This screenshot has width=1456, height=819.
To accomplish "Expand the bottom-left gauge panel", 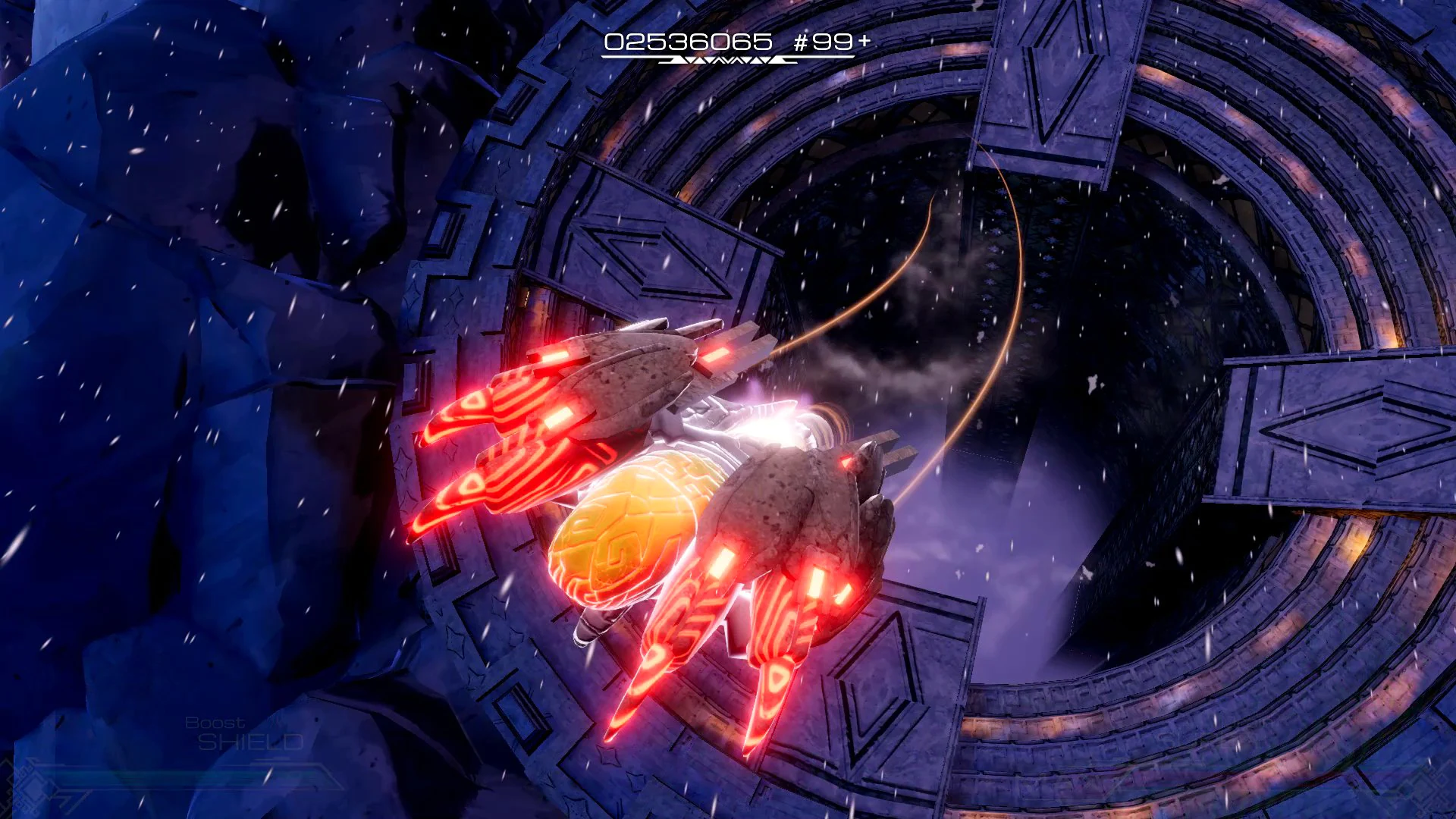I will click(174, 781).
